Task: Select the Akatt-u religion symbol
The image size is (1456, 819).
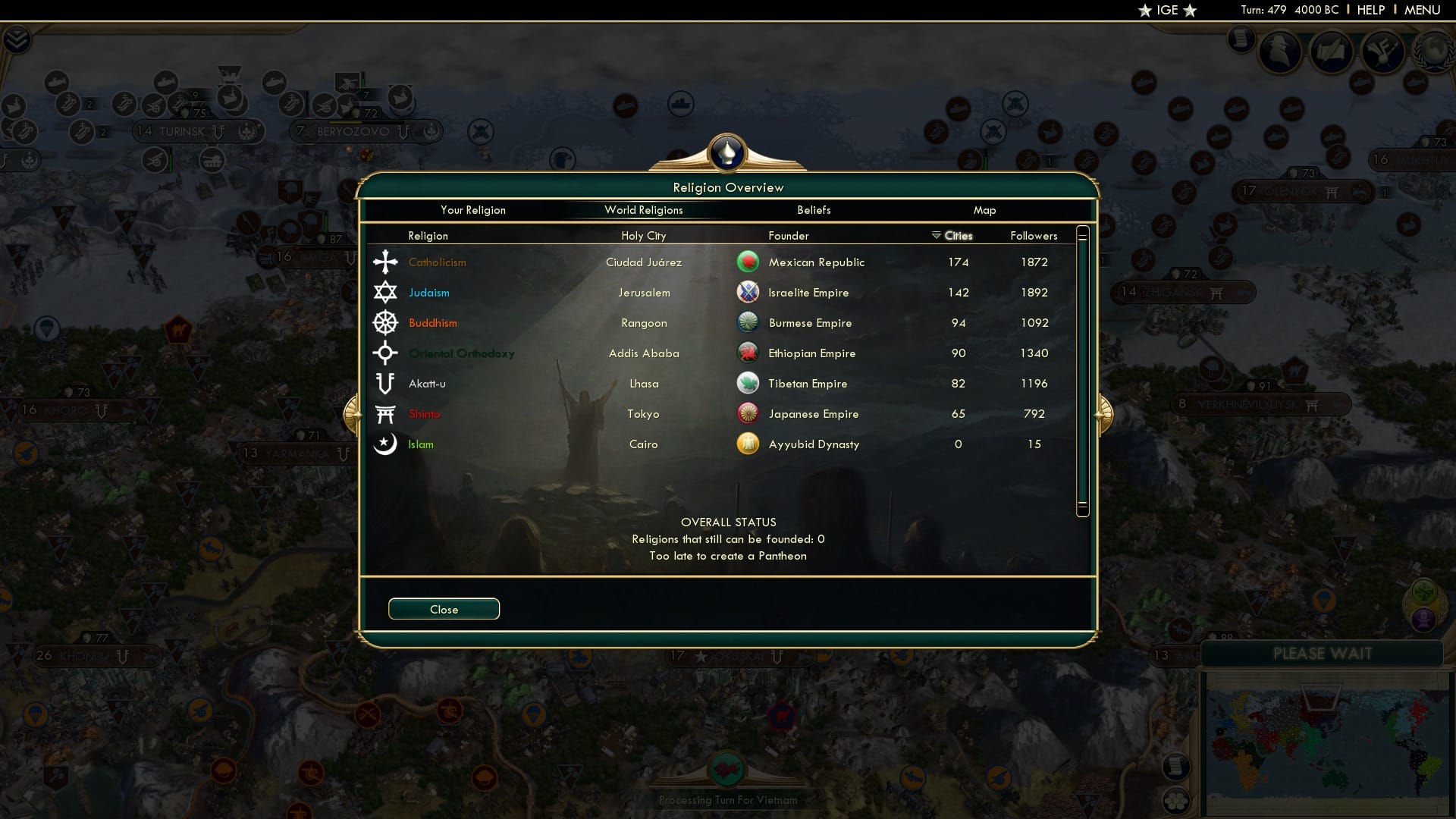Action: [x=386, y=383]
